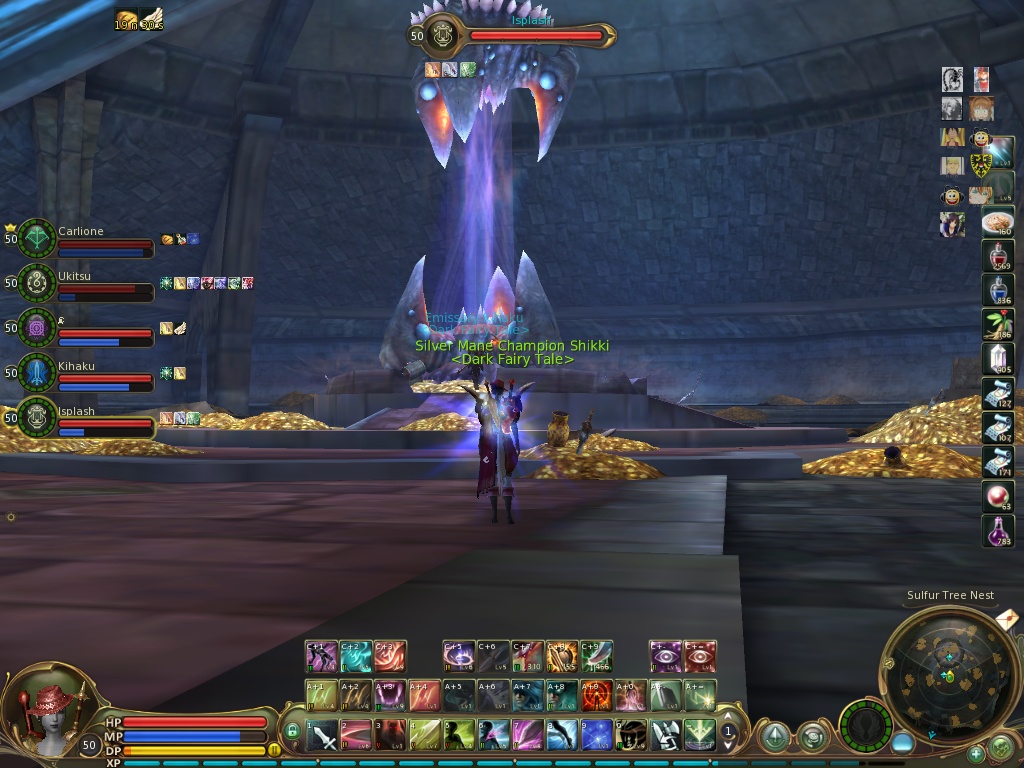The image size is (1024, 768).
Task: Use the red health potion stack
Action: click(998, 257)
